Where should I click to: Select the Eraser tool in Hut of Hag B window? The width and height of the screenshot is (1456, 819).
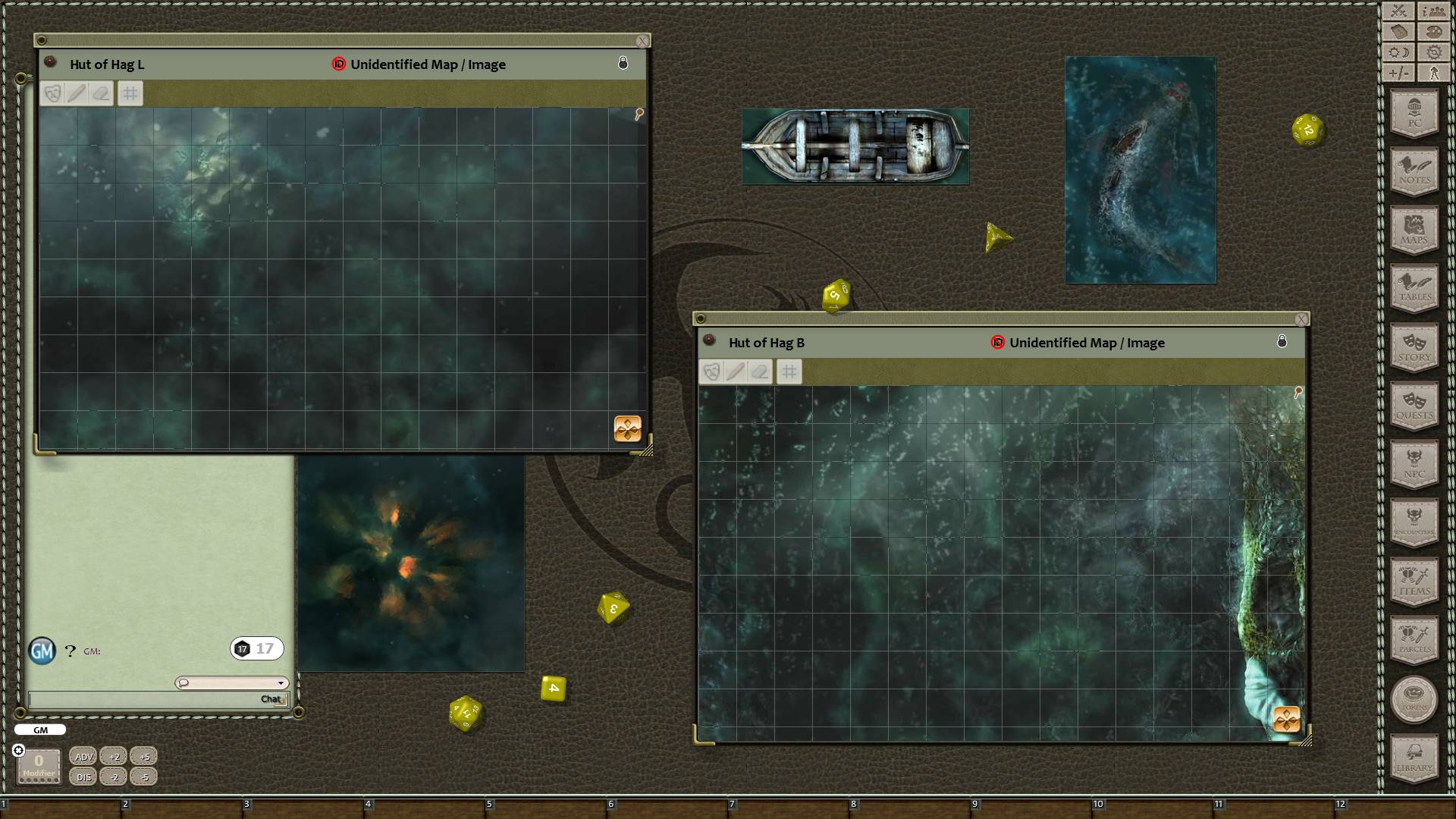pyautogui.click(x=761, y=372)
